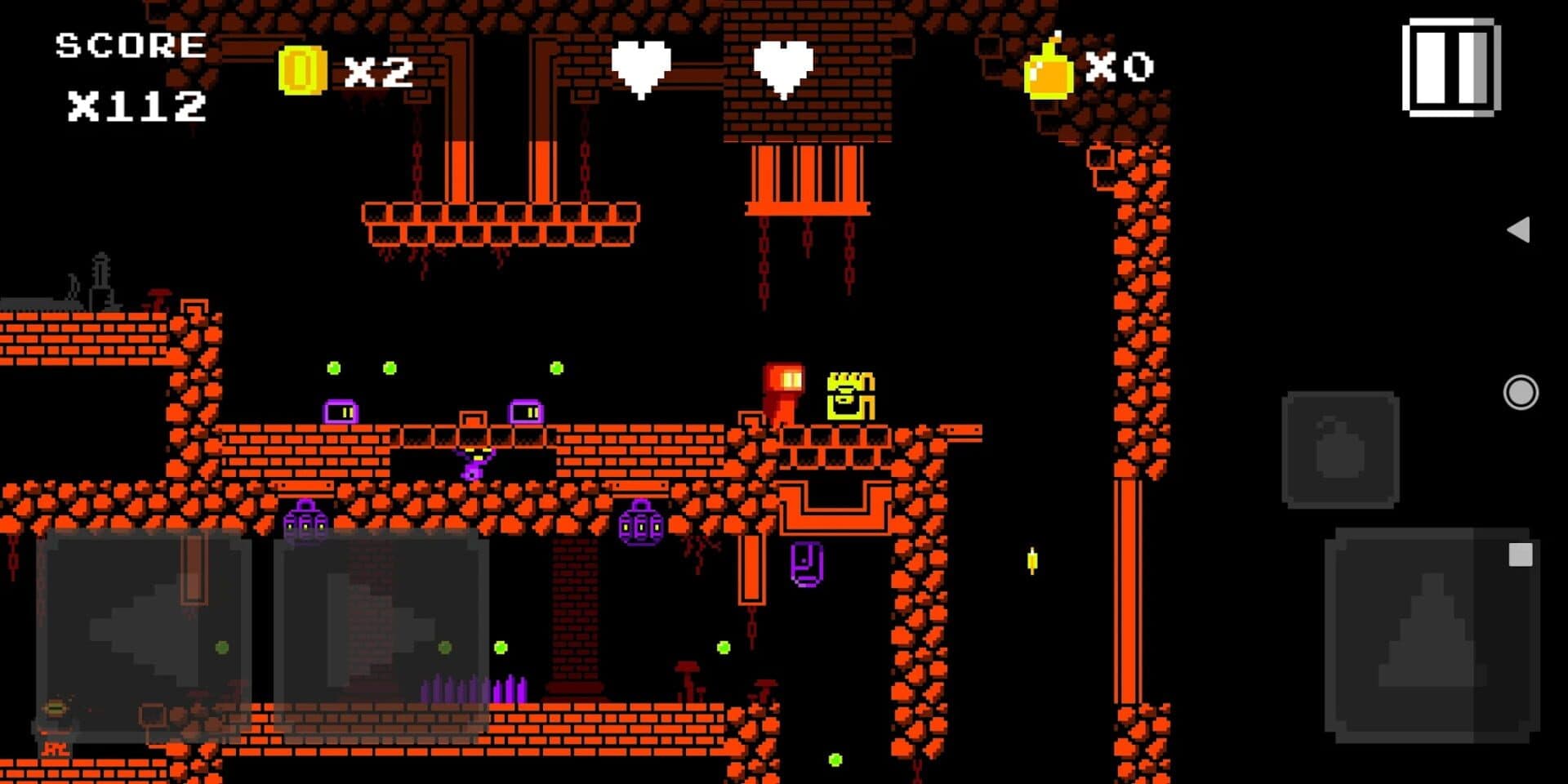Tap the move-right arrow pad
The height and width of the screenshot is (784, 1568).
pos(381,635)
